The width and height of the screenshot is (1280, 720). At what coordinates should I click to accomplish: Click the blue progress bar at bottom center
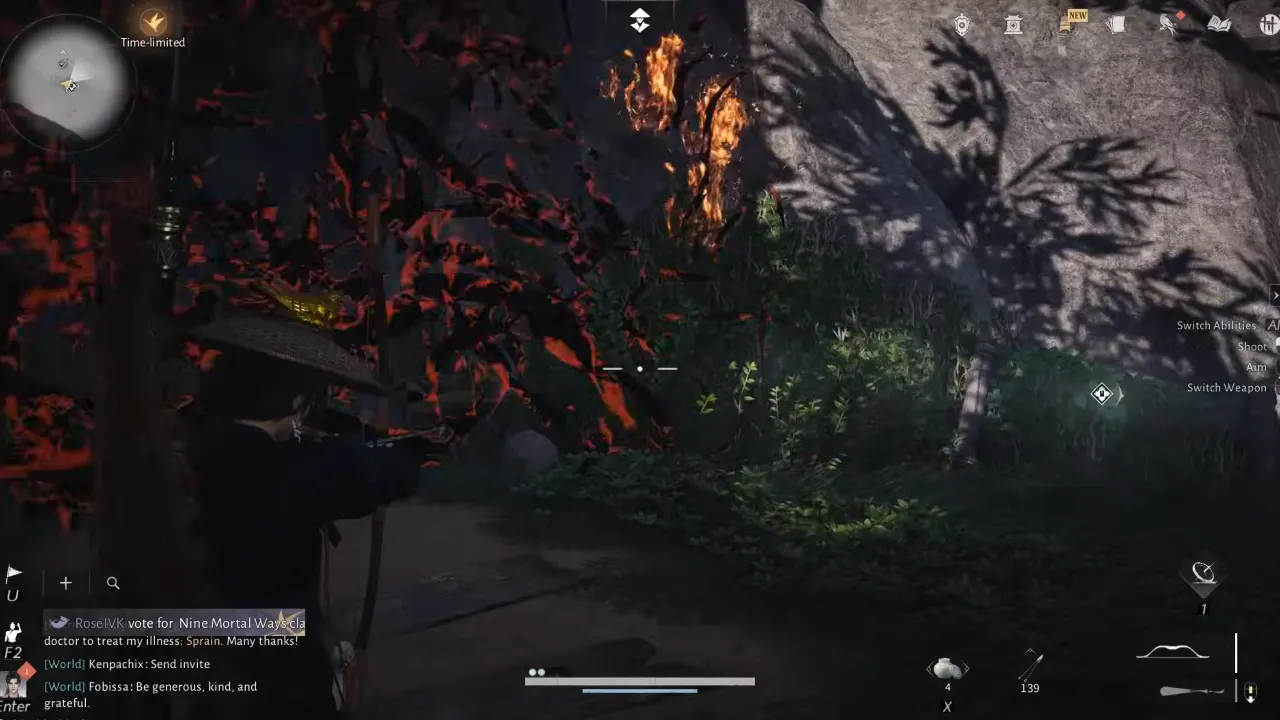coord(640,690)
